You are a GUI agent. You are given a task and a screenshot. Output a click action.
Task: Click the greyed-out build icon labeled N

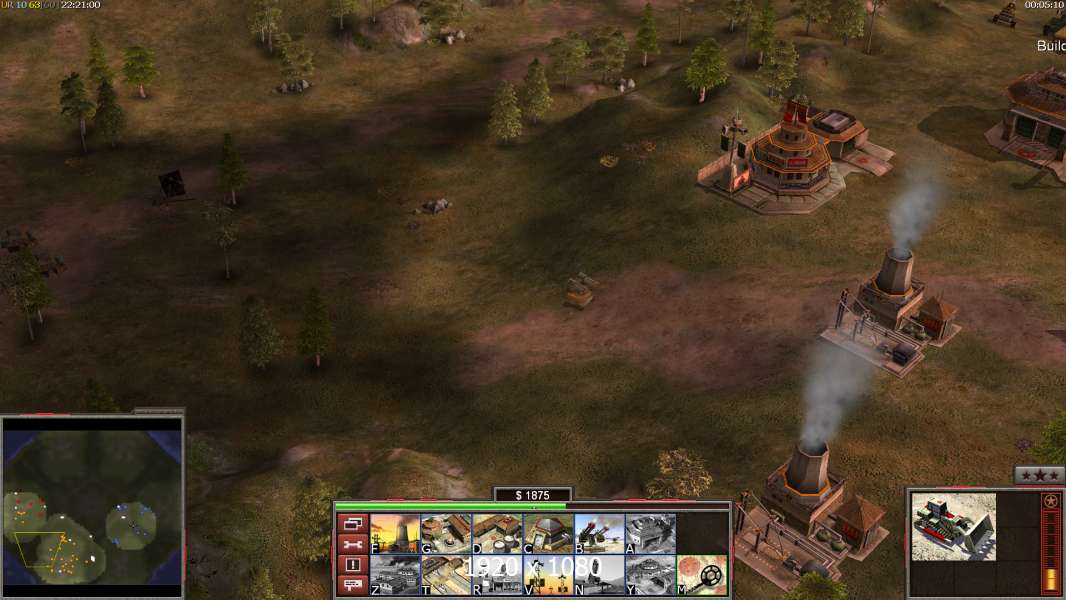tap(599, 574)
